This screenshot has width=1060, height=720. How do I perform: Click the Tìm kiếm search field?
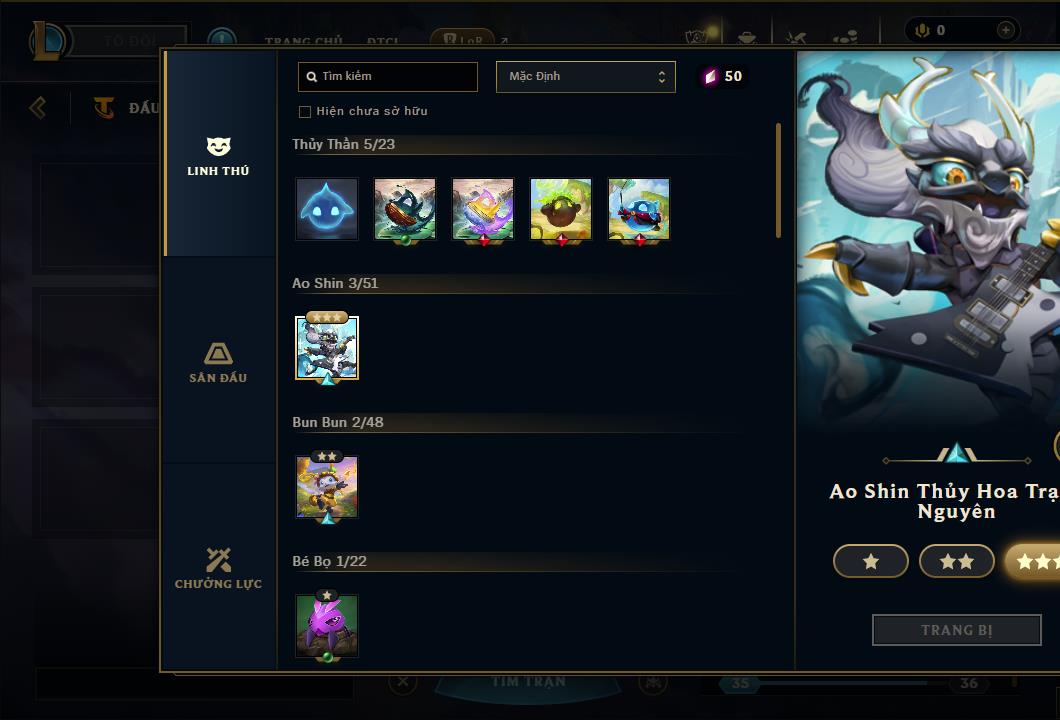click(x=388, y=77)
